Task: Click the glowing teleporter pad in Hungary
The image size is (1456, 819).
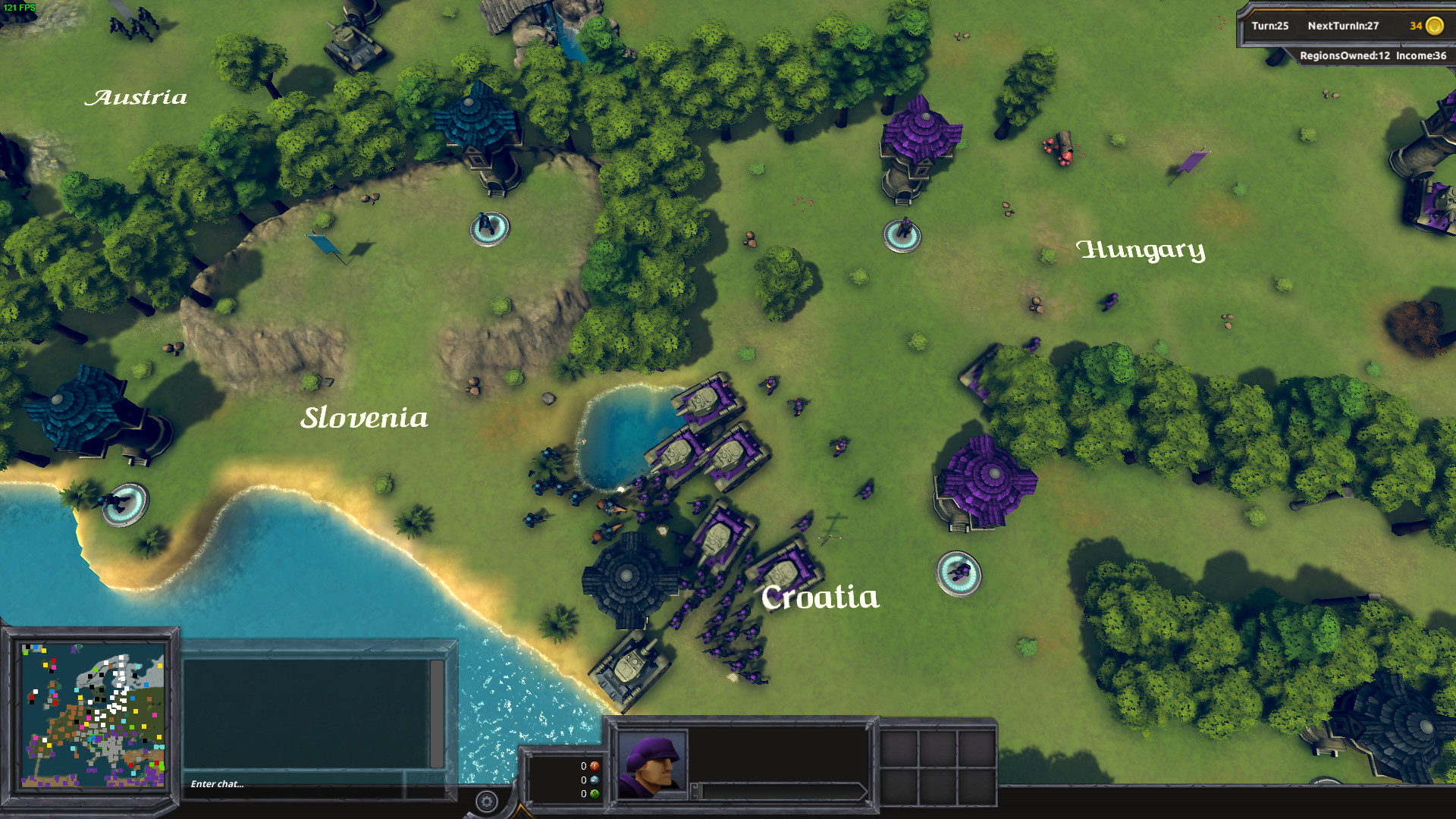Action: coord(902,237)
